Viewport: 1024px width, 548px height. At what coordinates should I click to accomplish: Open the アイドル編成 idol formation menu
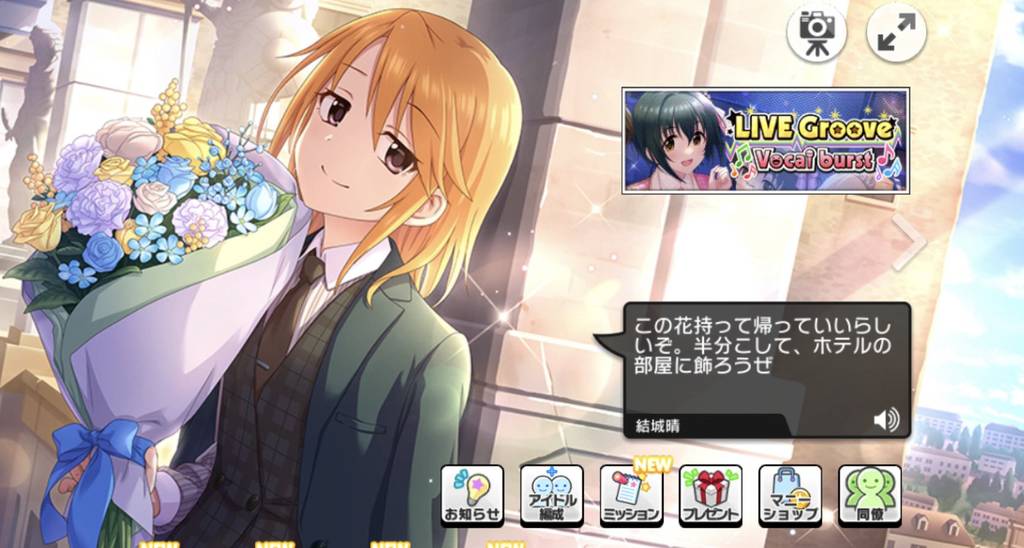(551, 495)
